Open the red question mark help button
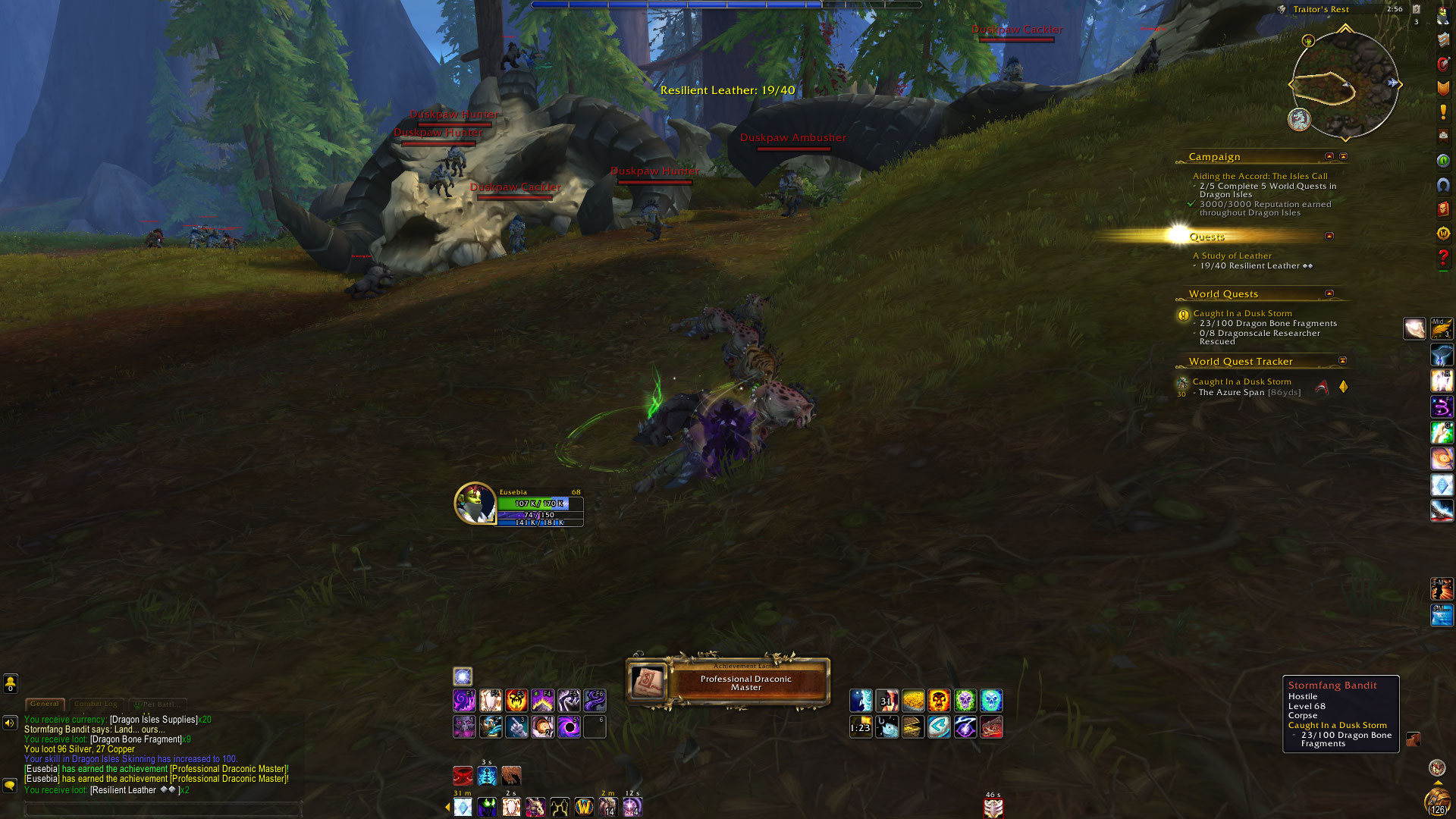The height and width of the screenshot is (819, 1456). coord(1443,258)
